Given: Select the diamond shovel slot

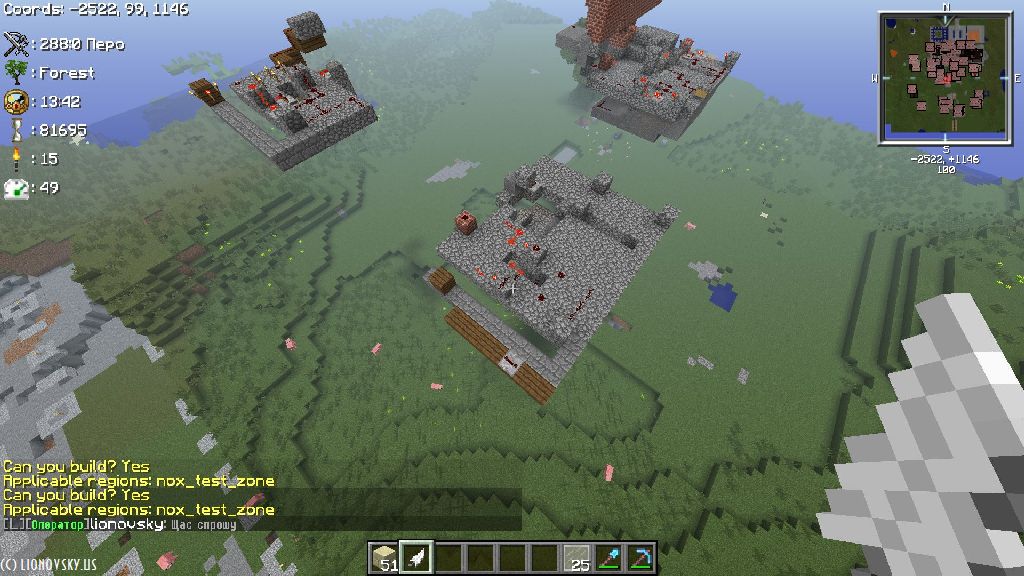Looking at the screenshot, I should tap(607, 558).
